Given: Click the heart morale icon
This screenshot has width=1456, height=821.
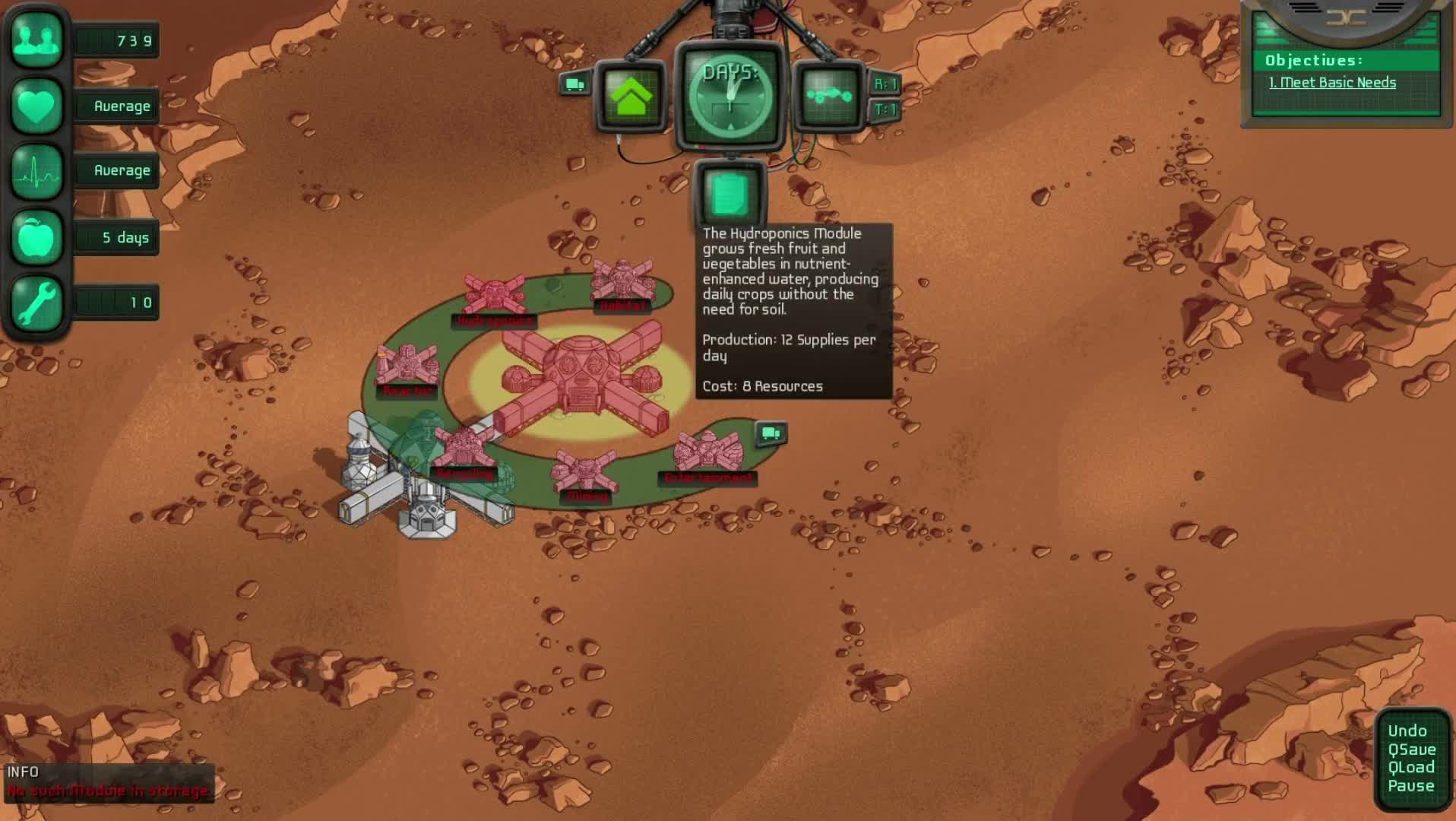Looking at the screenshot, I should [x=36, y=106].
